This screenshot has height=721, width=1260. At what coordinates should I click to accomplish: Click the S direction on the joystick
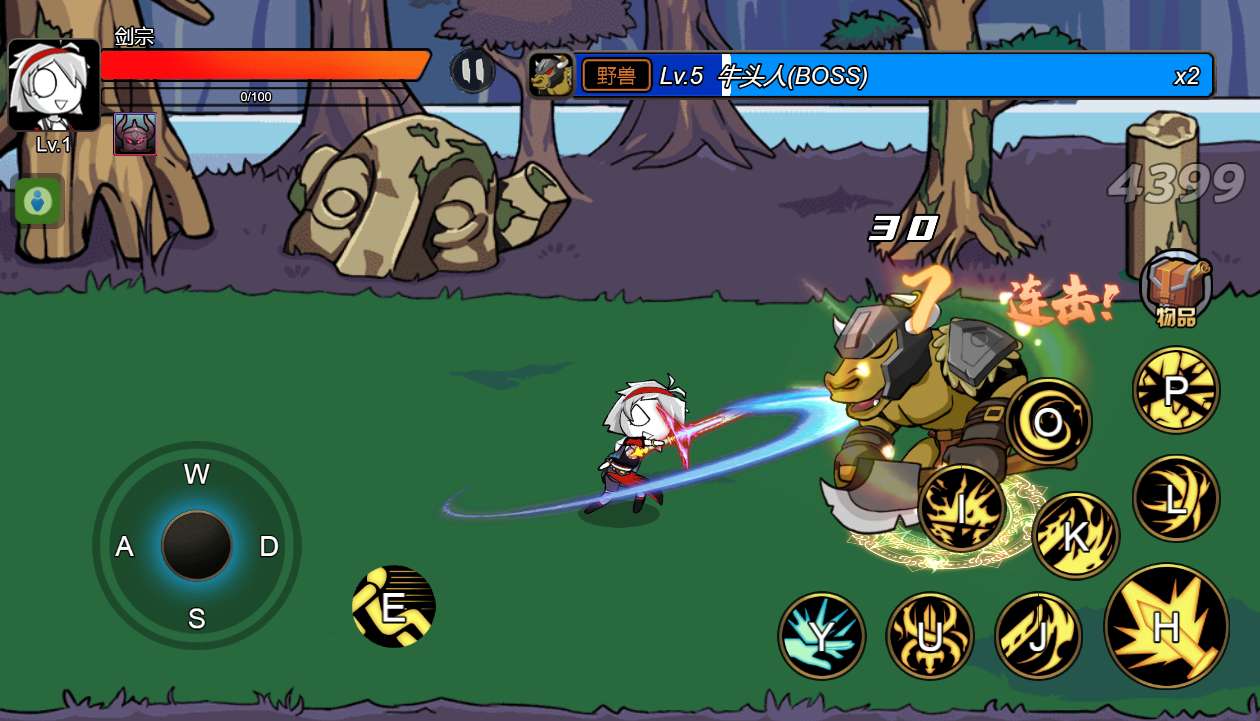point(197,619)
